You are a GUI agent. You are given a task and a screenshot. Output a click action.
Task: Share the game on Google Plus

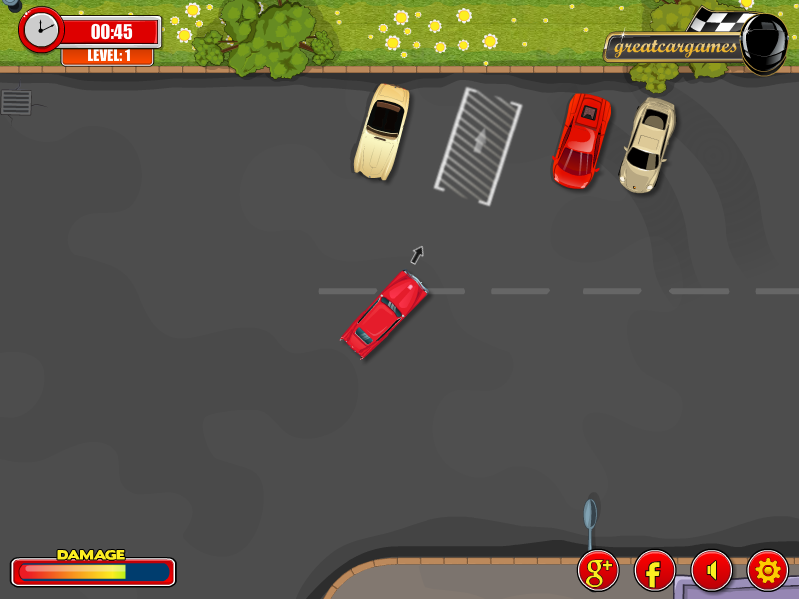click(x=598, y=571)
